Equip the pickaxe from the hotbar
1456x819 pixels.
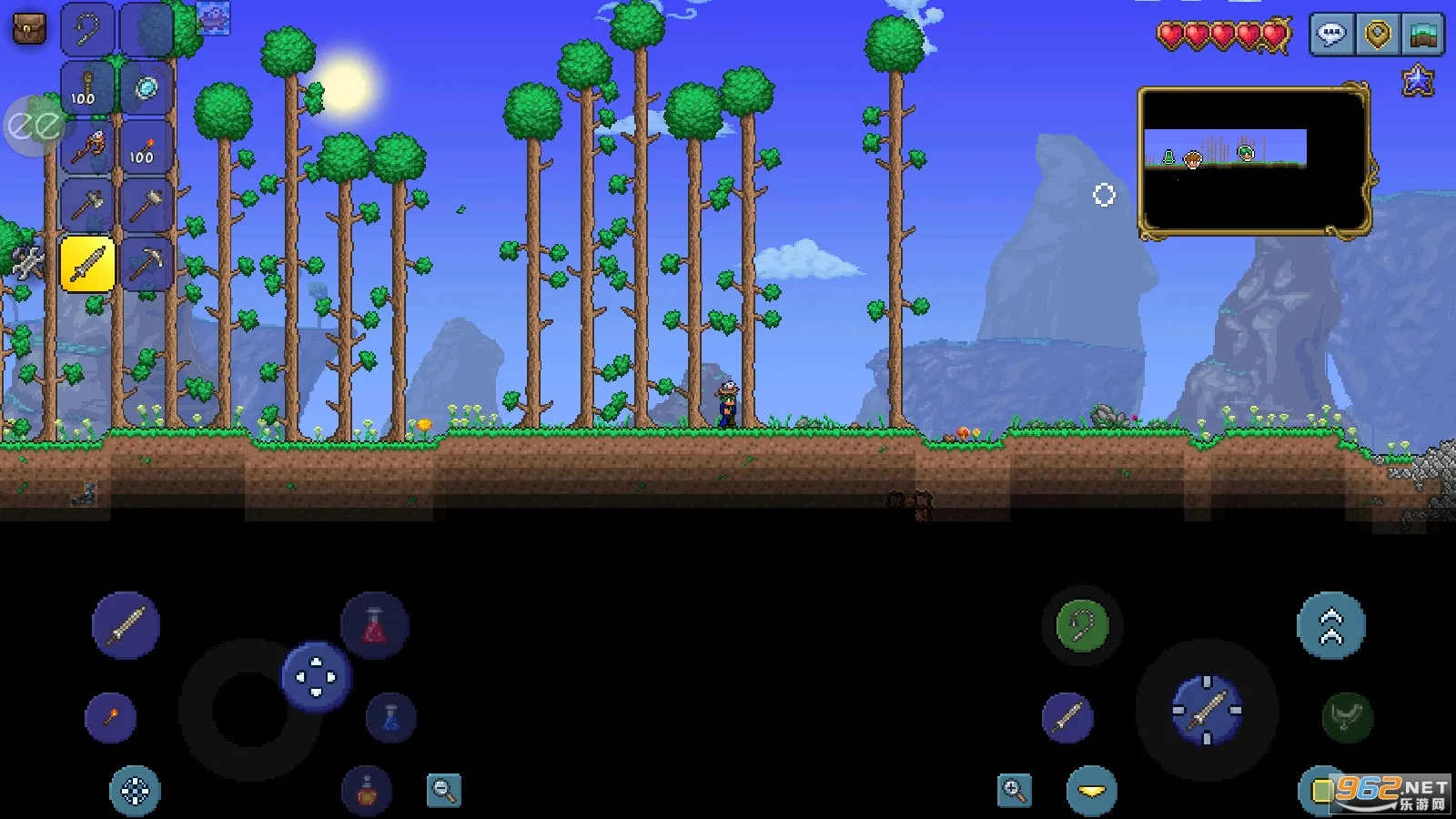pyautogui.click(x=146, y=265)
